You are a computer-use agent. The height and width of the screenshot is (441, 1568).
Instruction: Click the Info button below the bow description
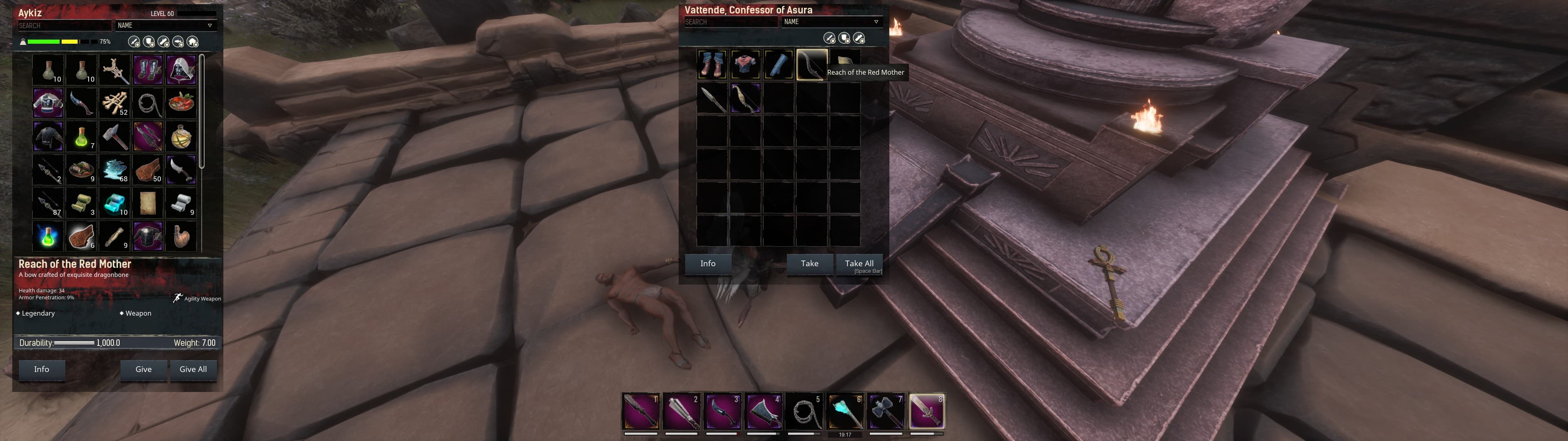tap(41, 369)
